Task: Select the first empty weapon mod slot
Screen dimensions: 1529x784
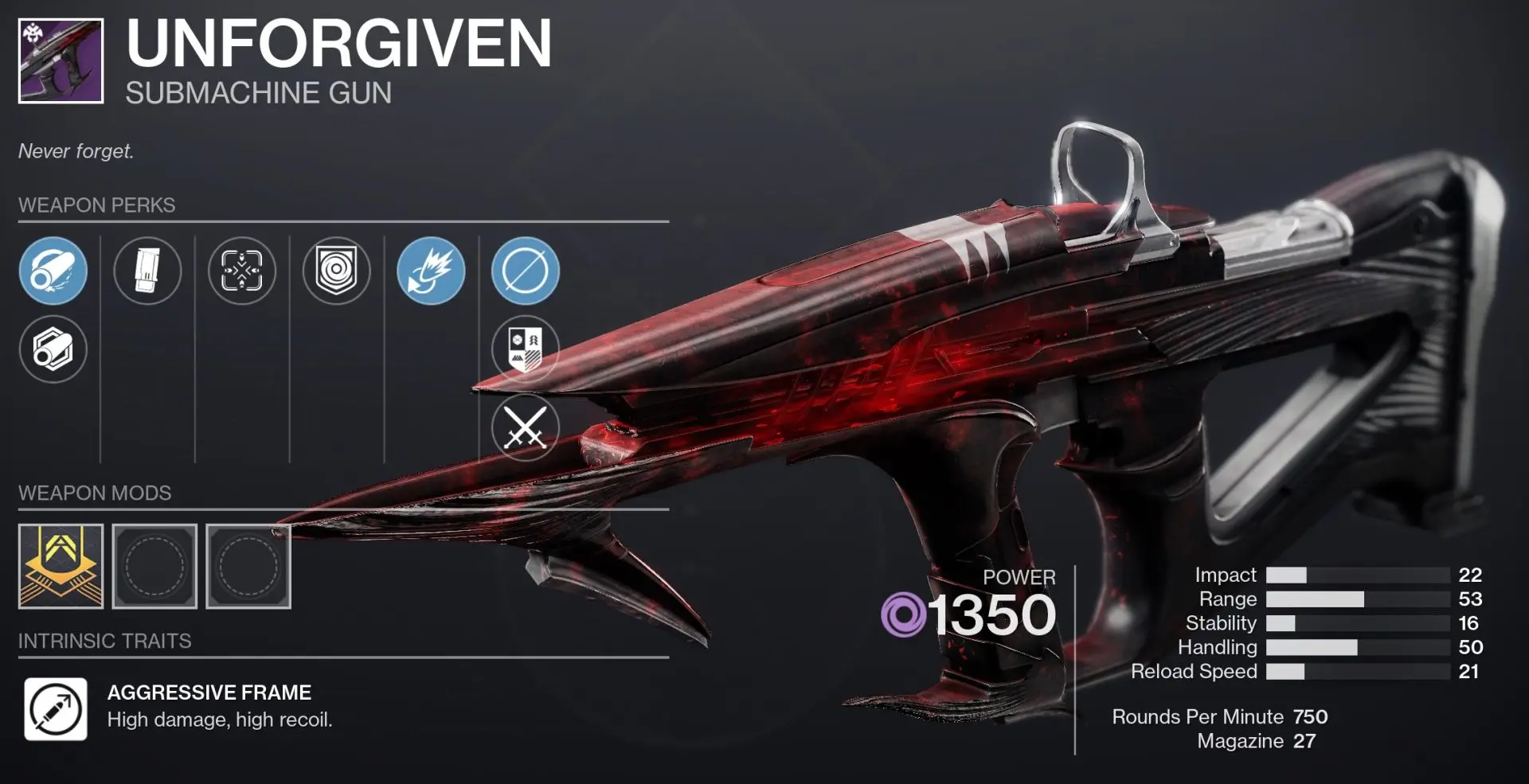Action: pos(154,565)
